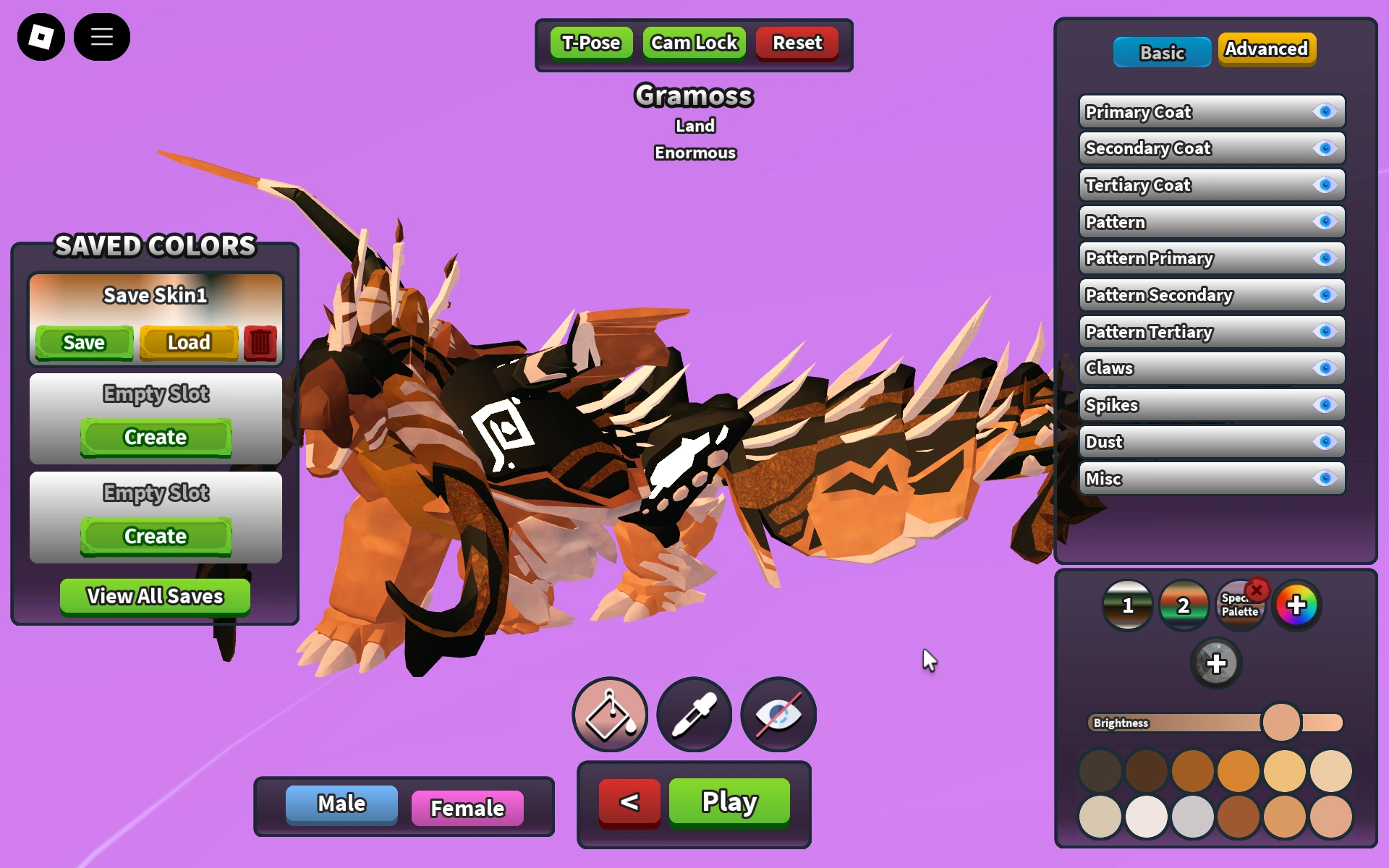Select the paint bucket fill tool

(609, 714)
